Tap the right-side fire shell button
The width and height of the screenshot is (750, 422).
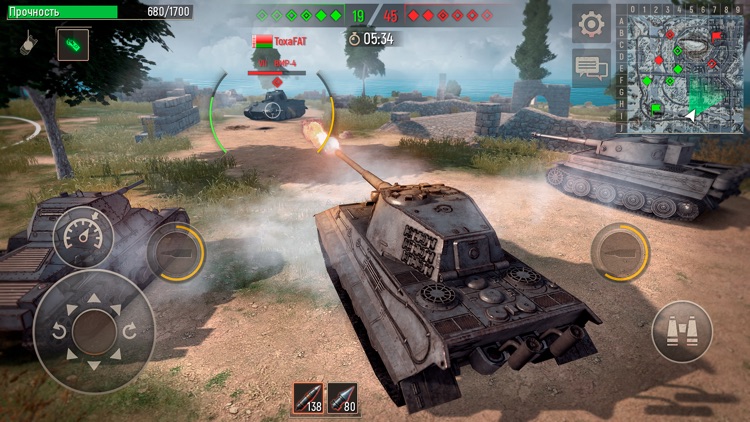(620, 252)
